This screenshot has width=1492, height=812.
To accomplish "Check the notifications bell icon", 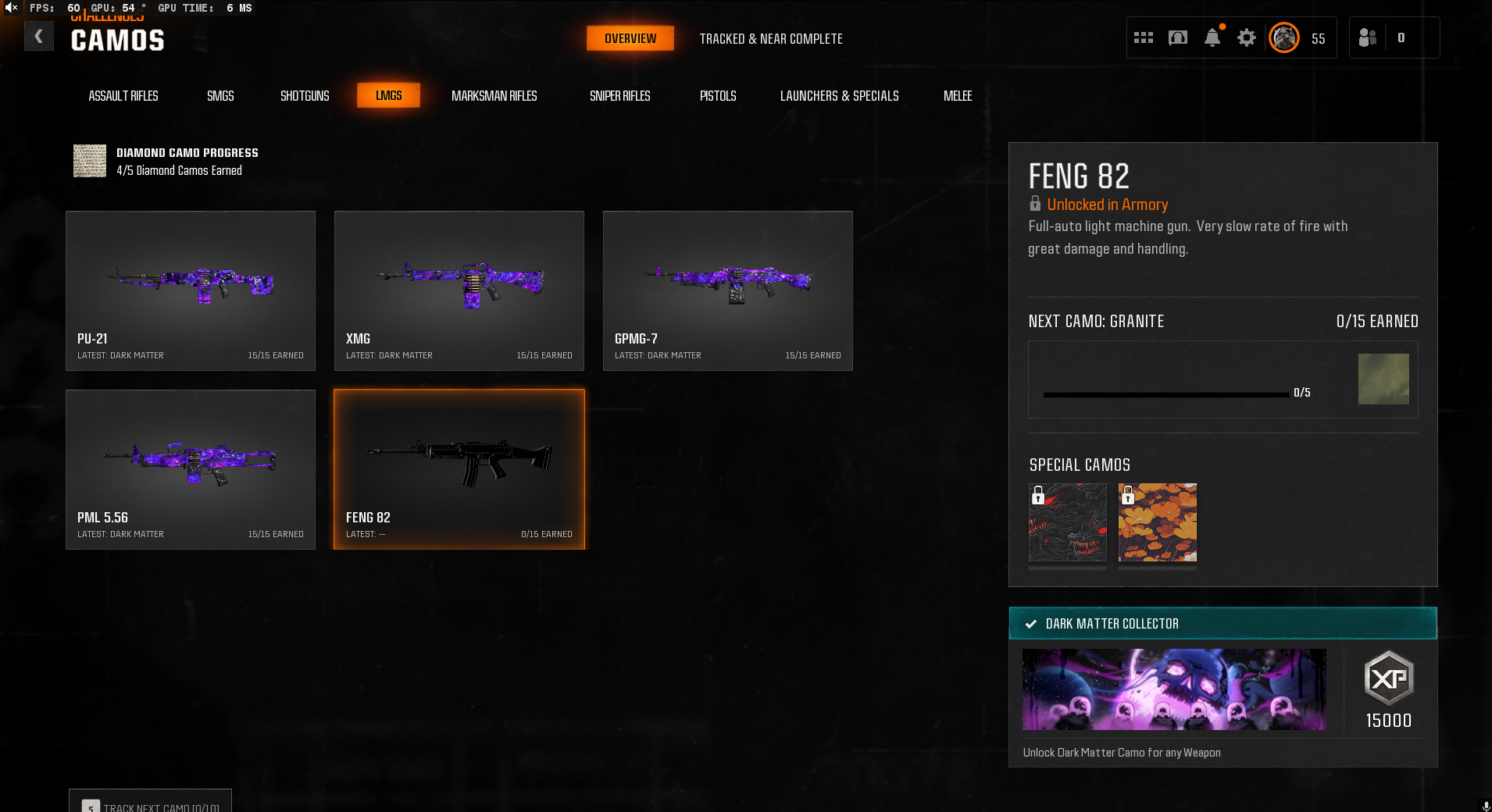I will coord(1212,37).
